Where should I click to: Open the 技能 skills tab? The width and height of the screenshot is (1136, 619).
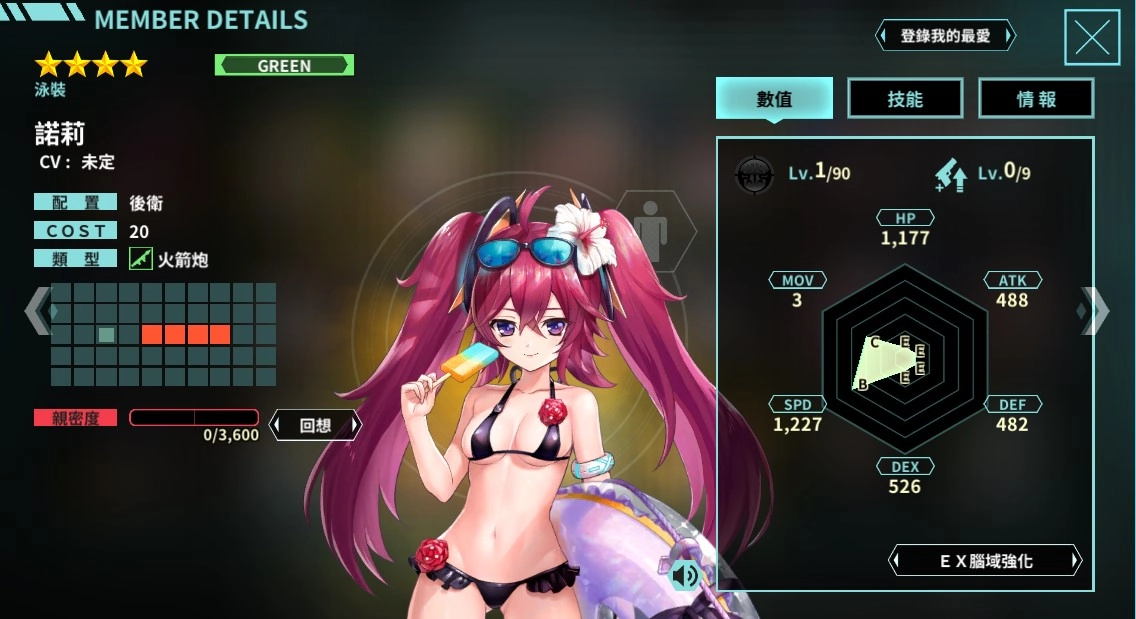905,99
